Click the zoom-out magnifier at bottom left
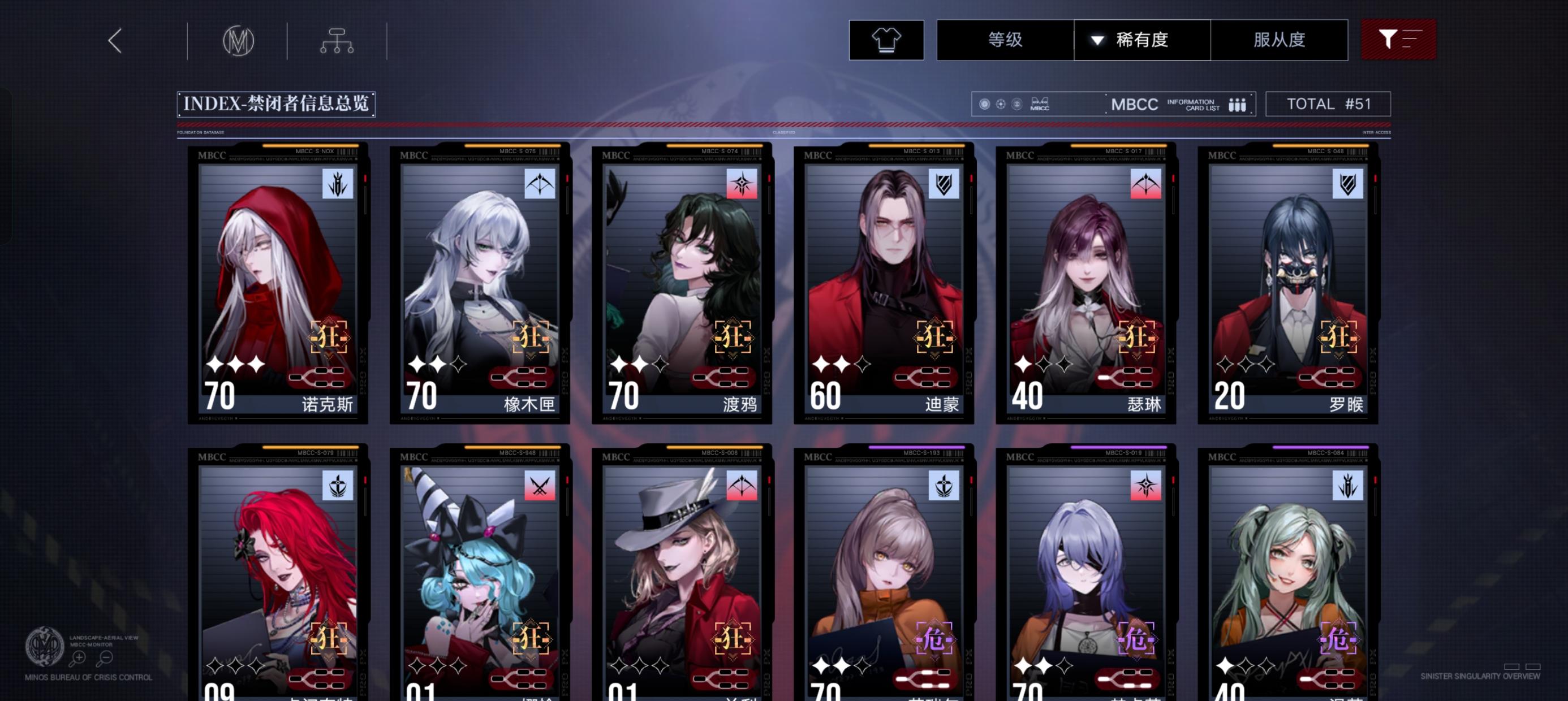 [x=104, y=659]
